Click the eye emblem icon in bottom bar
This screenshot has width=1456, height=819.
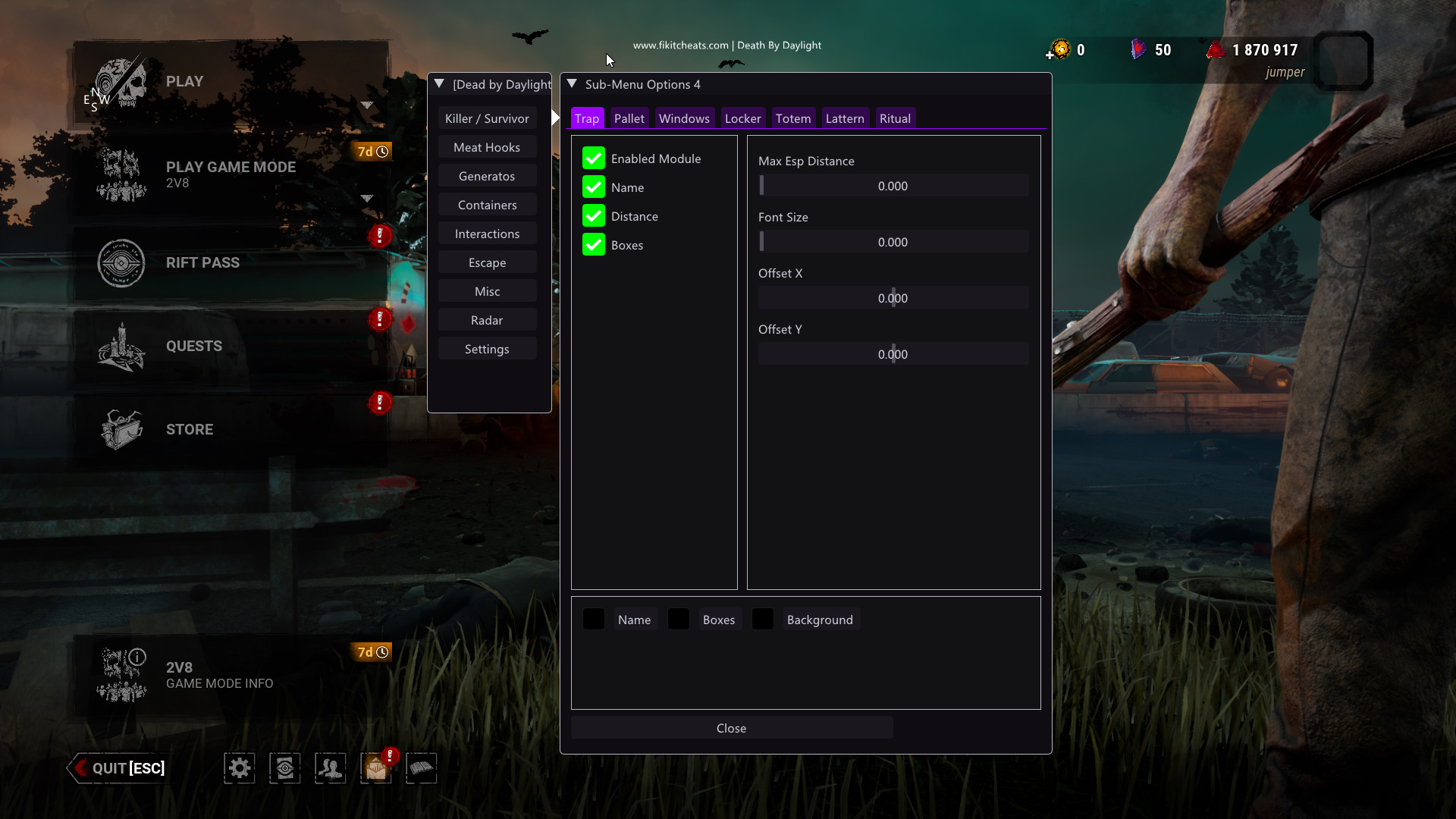285,768
